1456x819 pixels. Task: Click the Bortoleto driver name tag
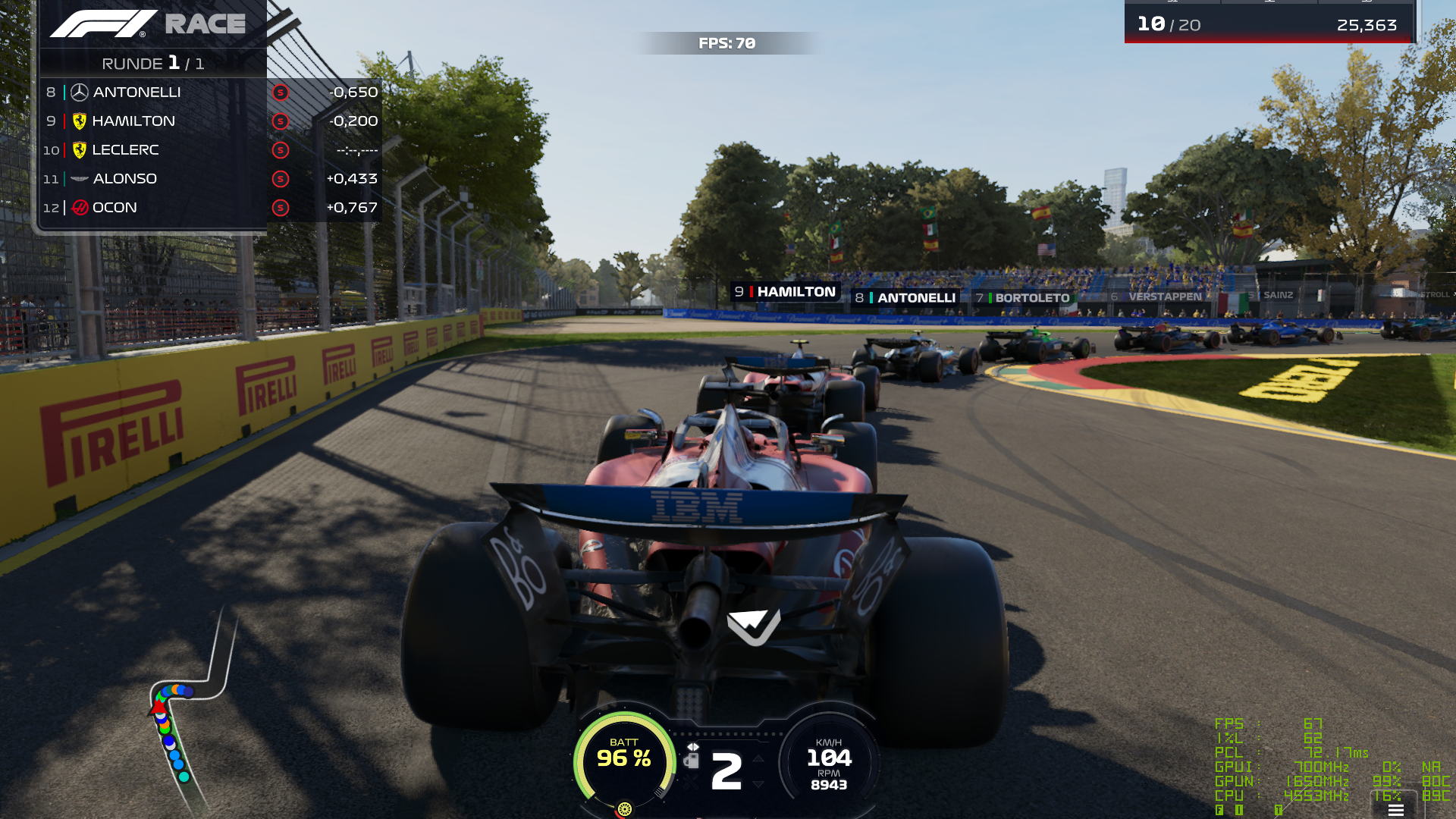(x=1023, y=298)
